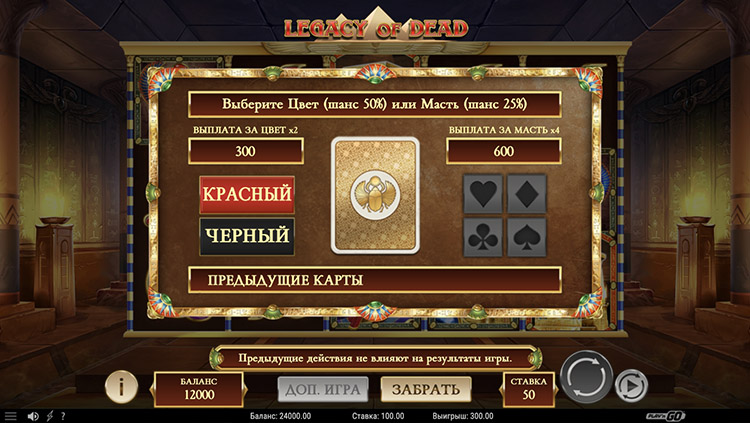Pick the spades suit
750x423 pixels.
pyautogui.click(x=527, y=237)
